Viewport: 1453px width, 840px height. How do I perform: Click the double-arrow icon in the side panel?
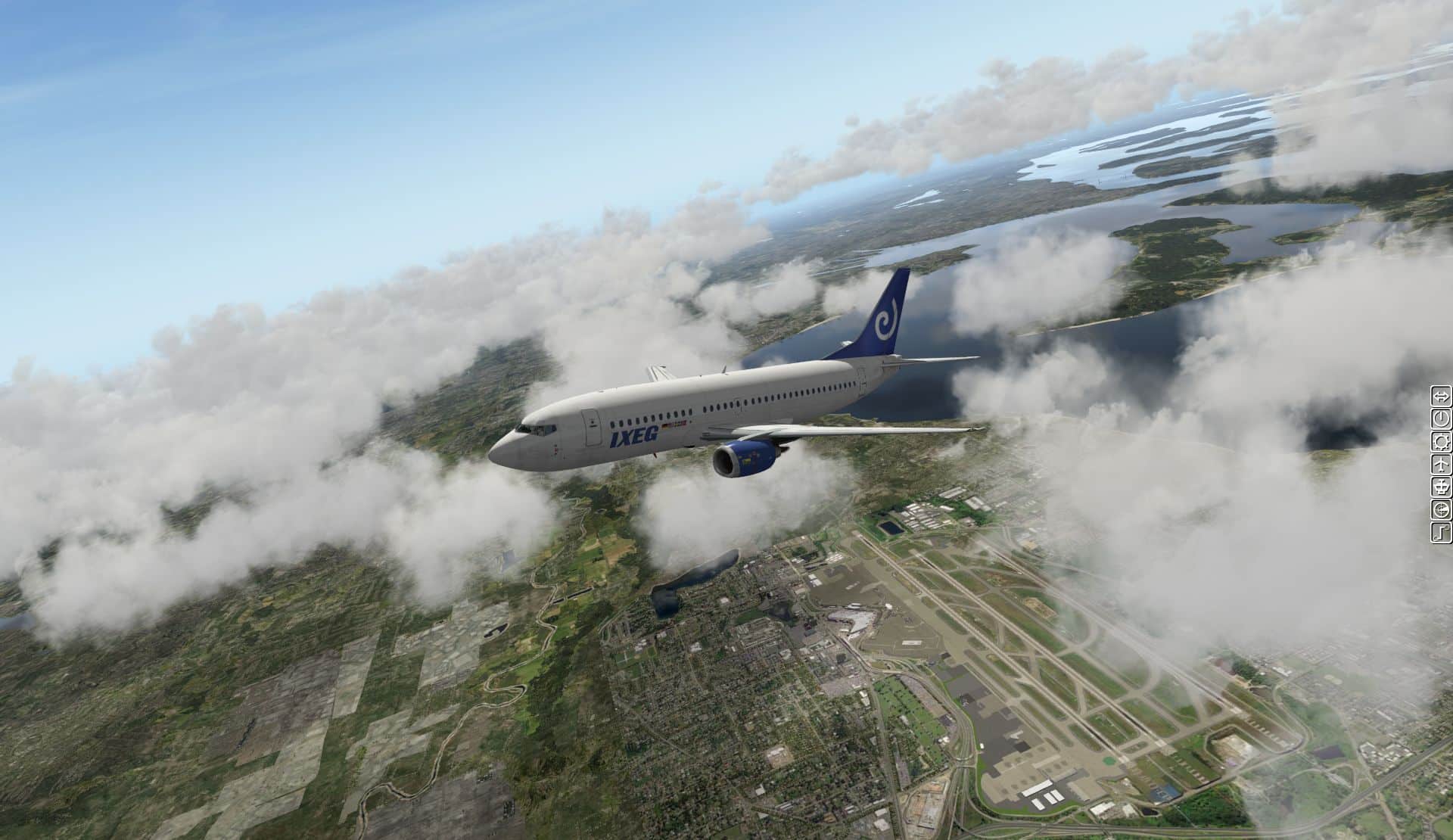(1441, 396)
